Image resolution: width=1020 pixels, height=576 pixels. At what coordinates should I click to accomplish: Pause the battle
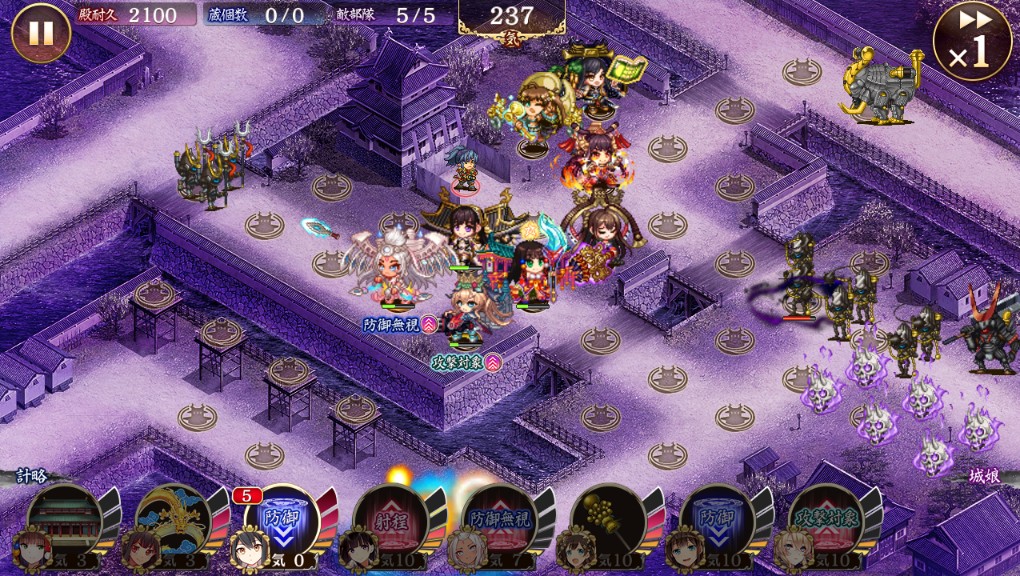[41, 33]
